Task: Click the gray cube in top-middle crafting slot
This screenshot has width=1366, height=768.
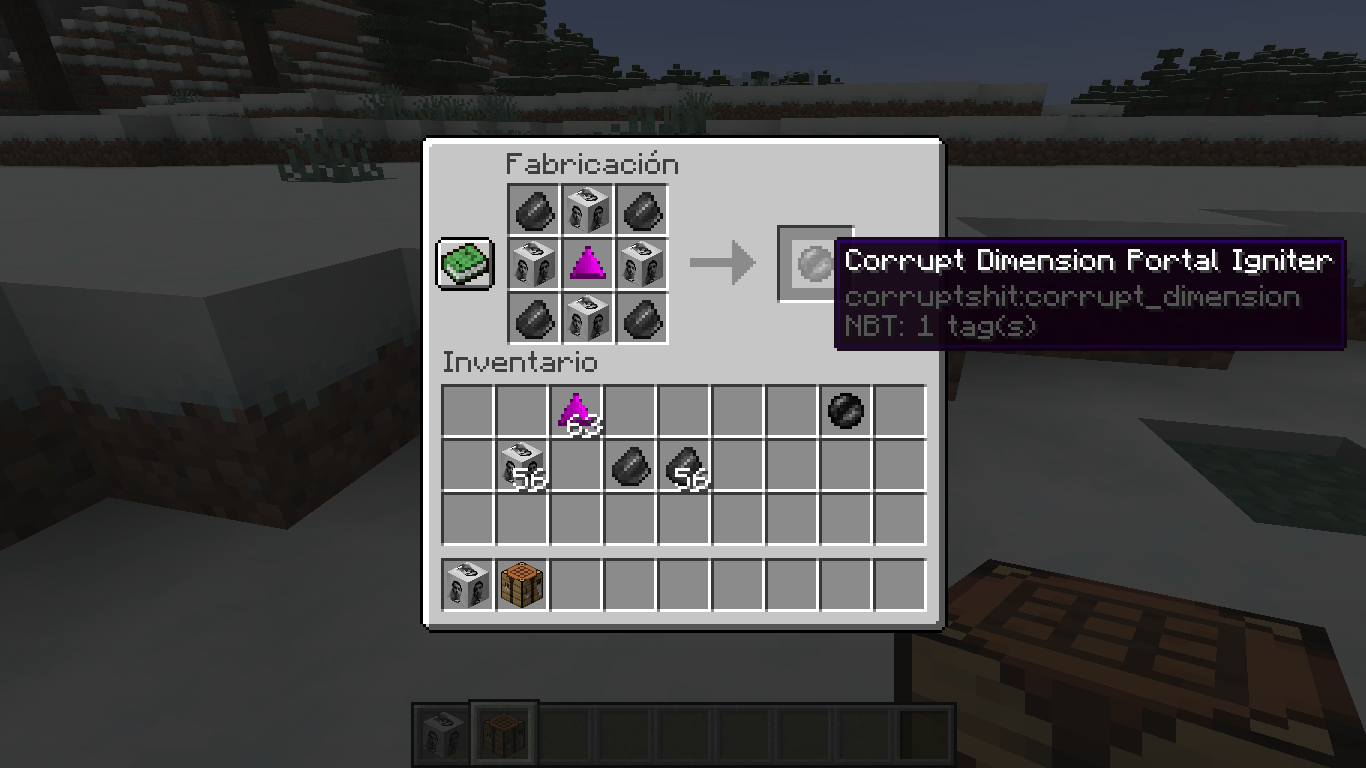Action: pyautogui.click(x=588, y=211)
